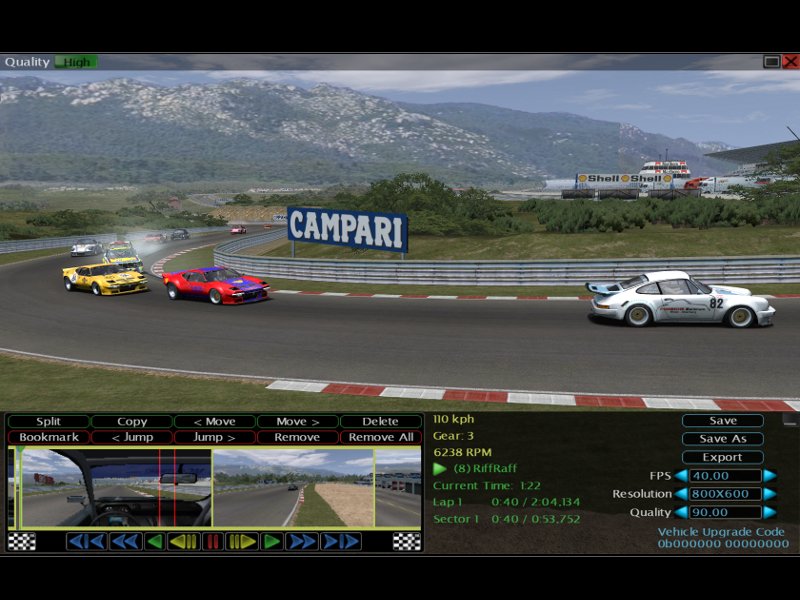This screenshot has height=600, width=800.
Task: Fast forward the replay
Action: (301, 541)
